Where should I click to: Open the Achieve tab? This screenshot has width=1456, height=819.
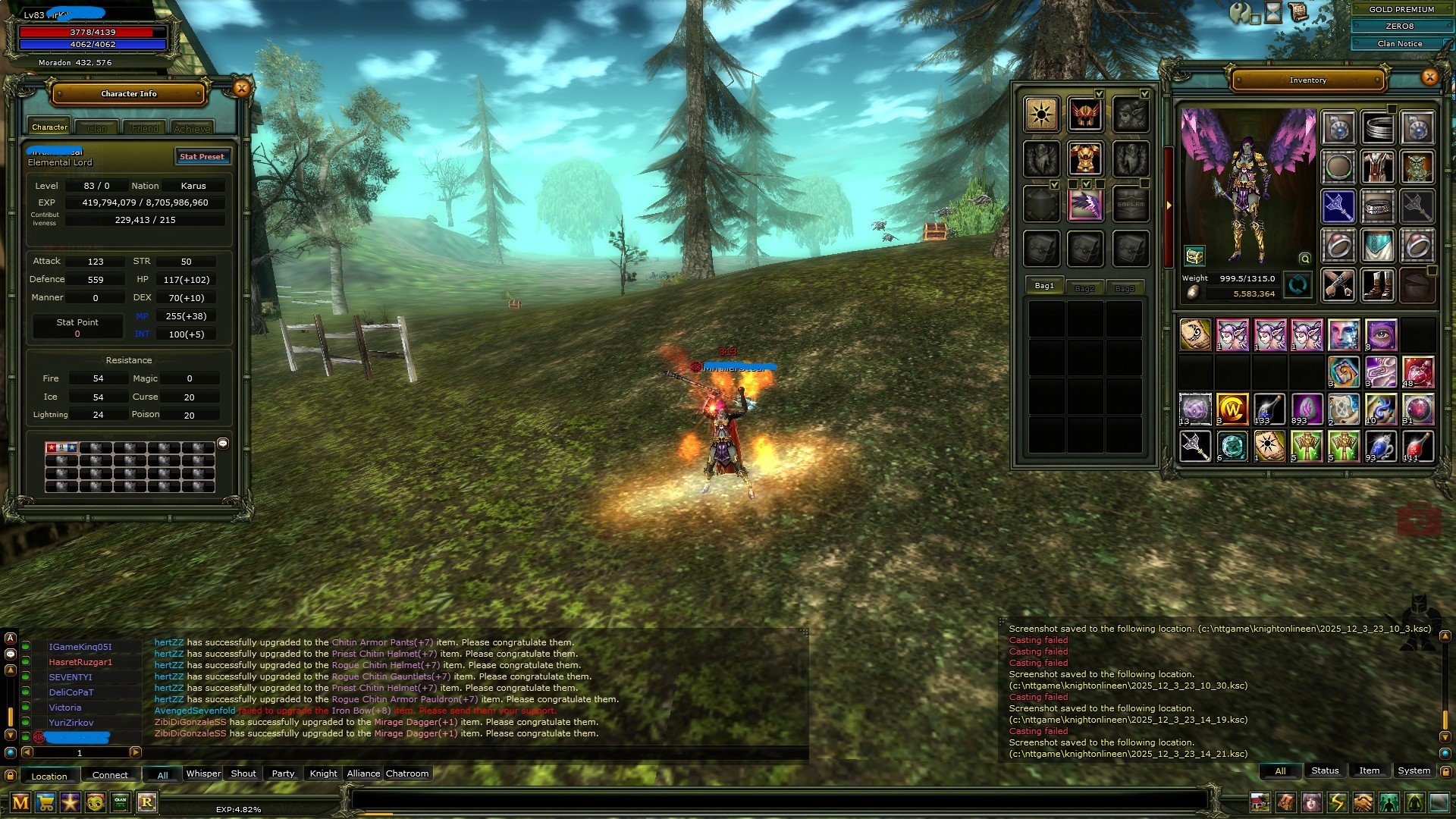(x=192, y=128)
